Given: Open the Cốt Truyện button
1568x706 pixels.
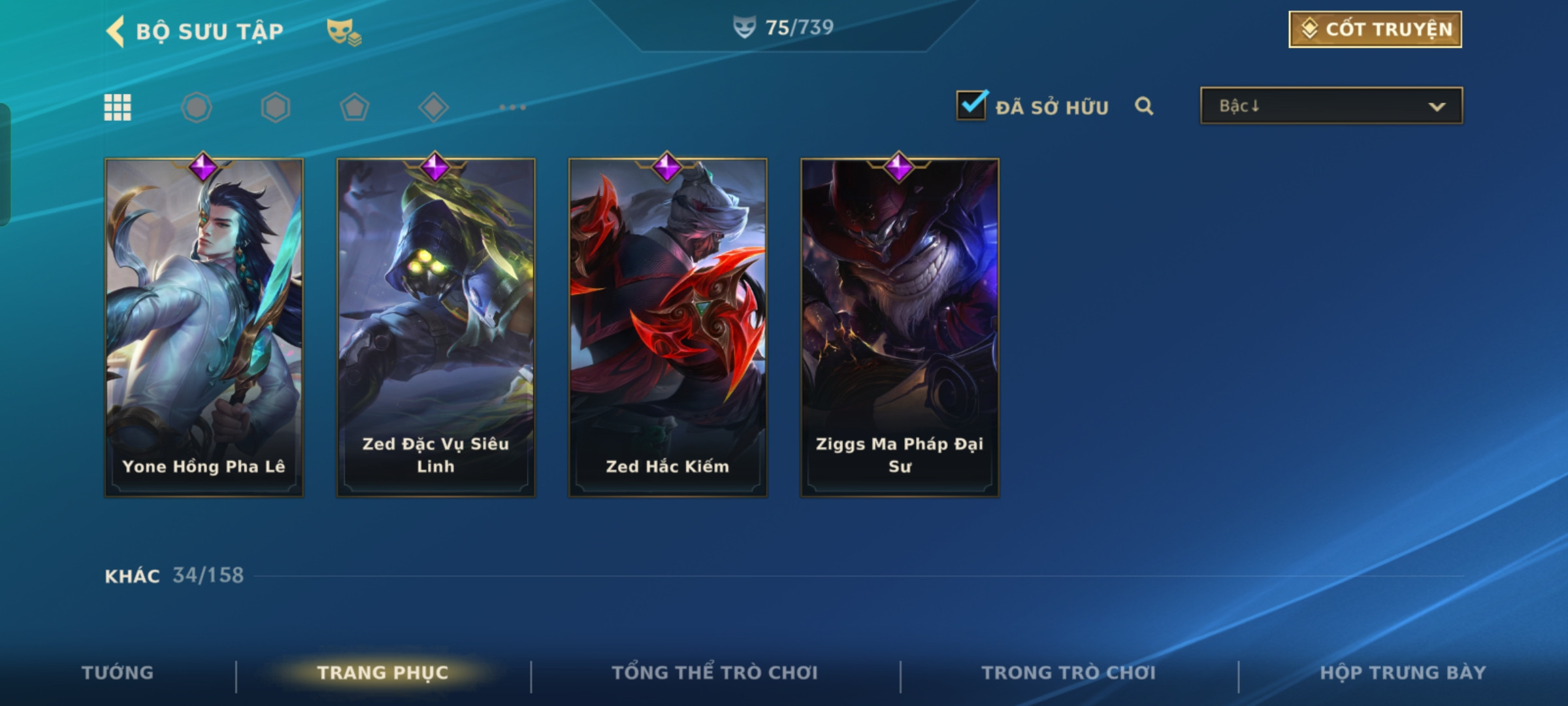Looking at the screenshot, I should [x=1375, y=29].
